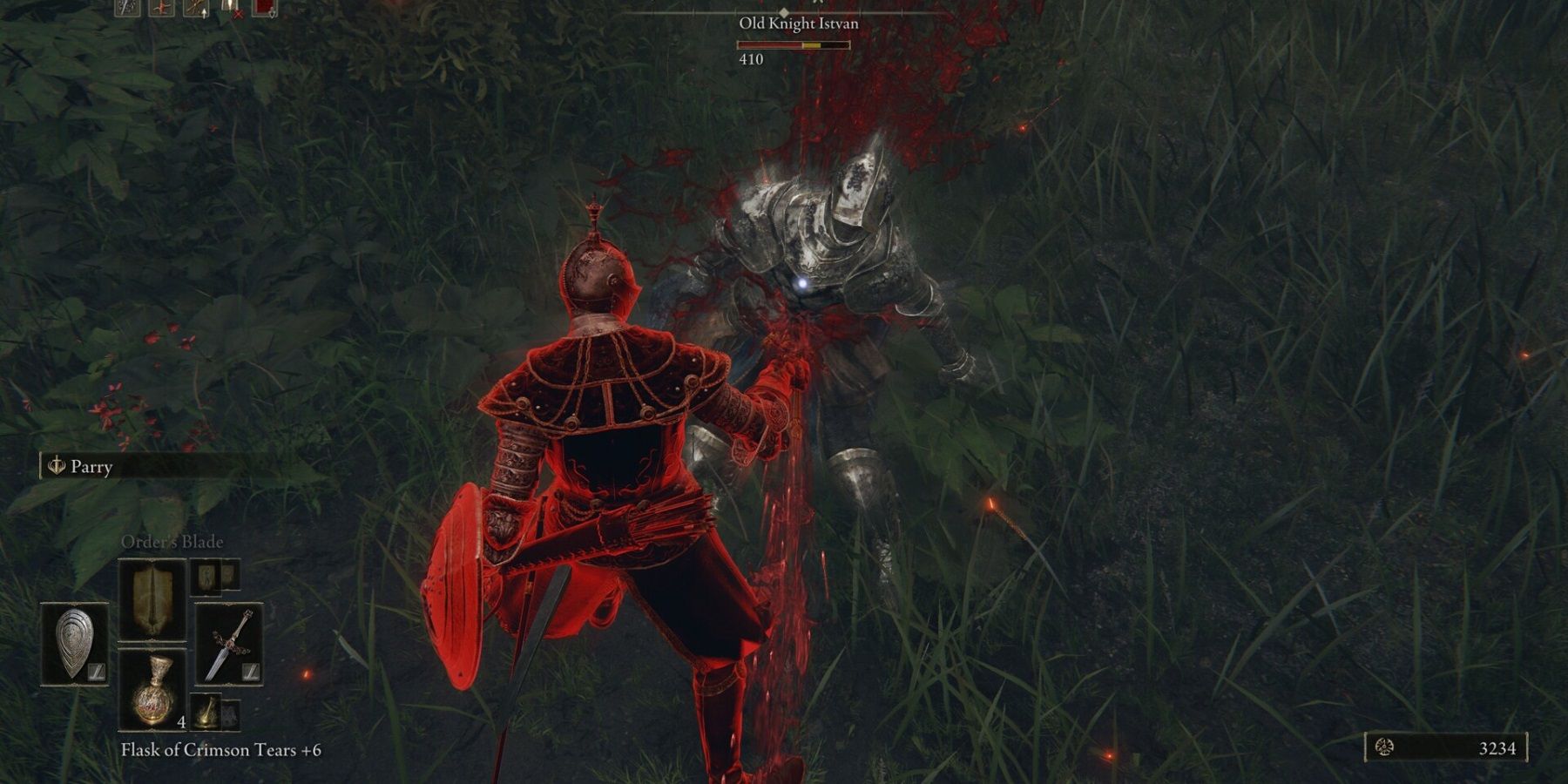
Task: Click the small pouch slot beside the dagger
Action: [x=230, y=713]
